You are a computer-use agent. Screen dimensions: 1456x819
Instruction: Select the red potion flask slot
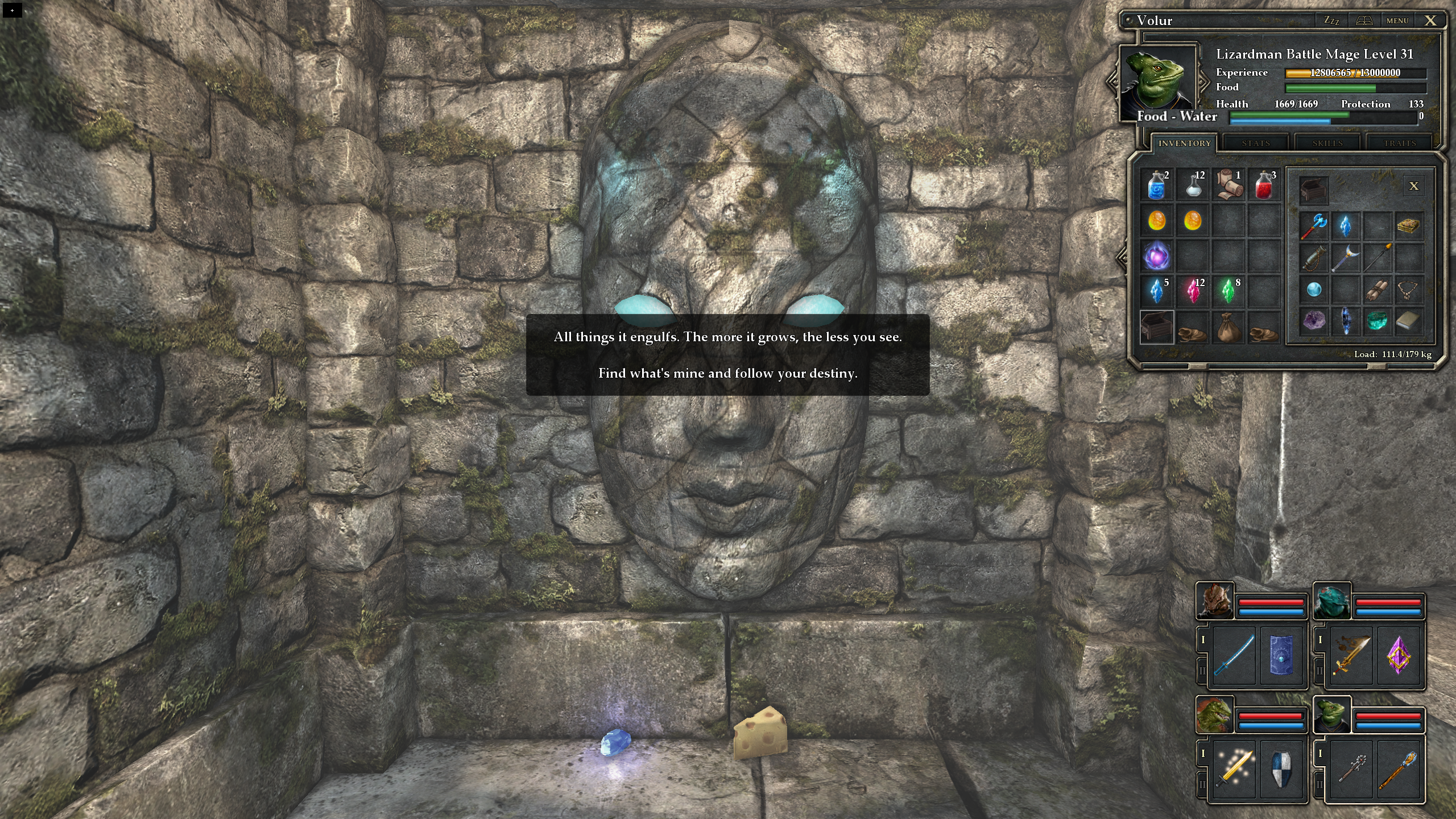pos(1264,185)
